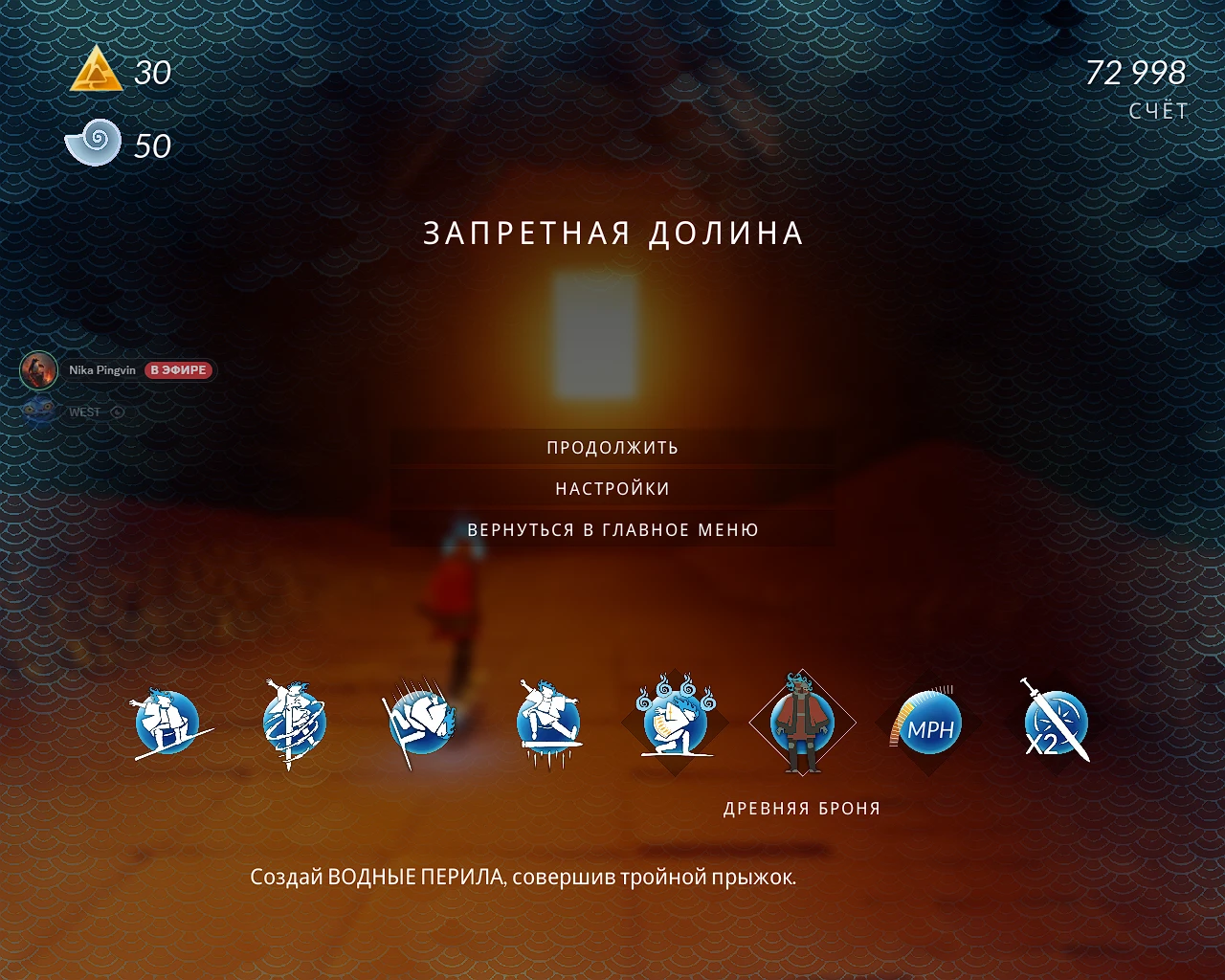The width and height of the screenshot is (1225, 980).
Task: Click the ДРЕВНЯЯ БРОНЯ label
Action: coord(802,808)
